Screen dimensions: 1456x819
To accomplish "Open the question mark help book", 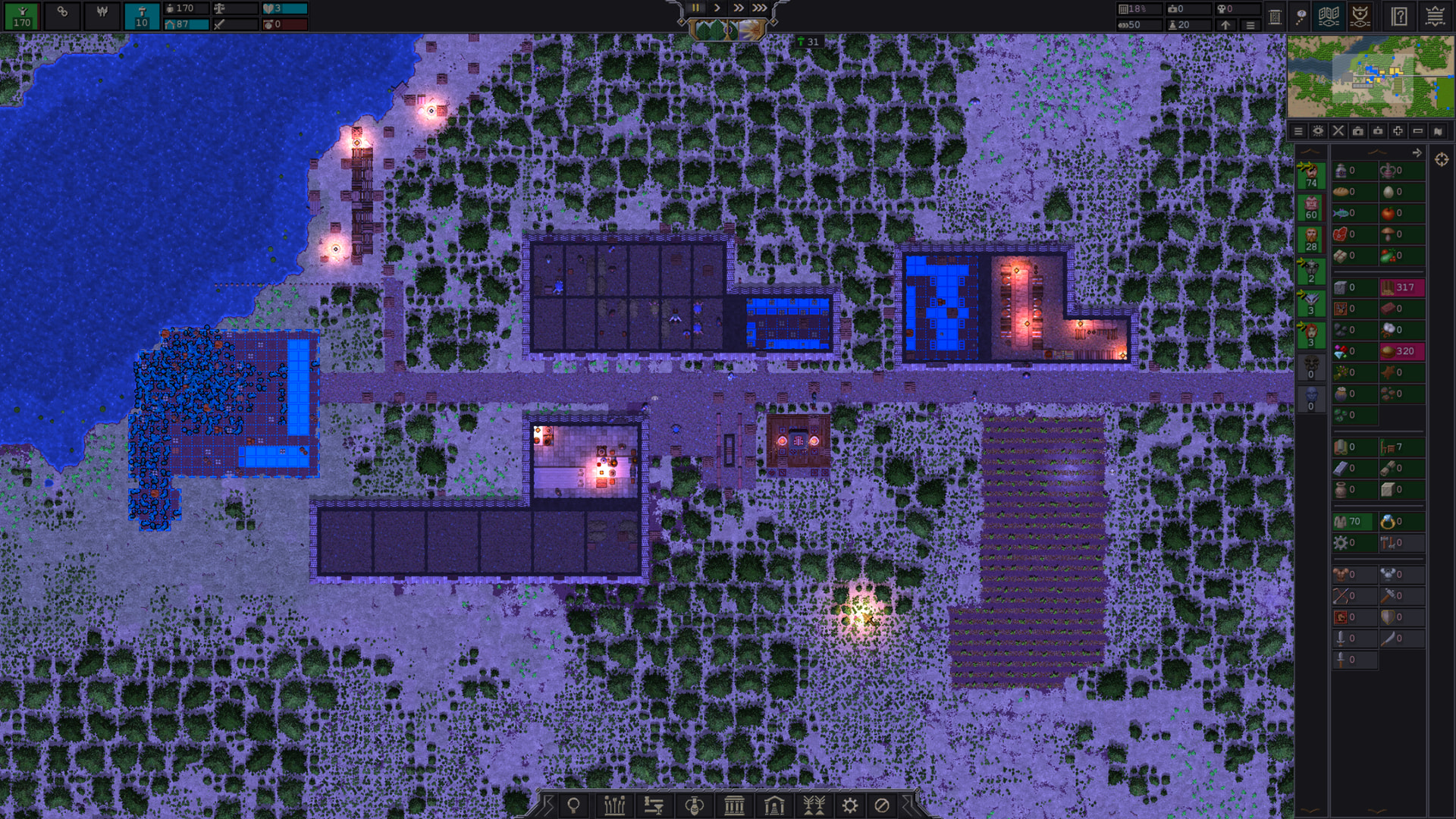I will pyautogui.click(x=1399, y=16).
